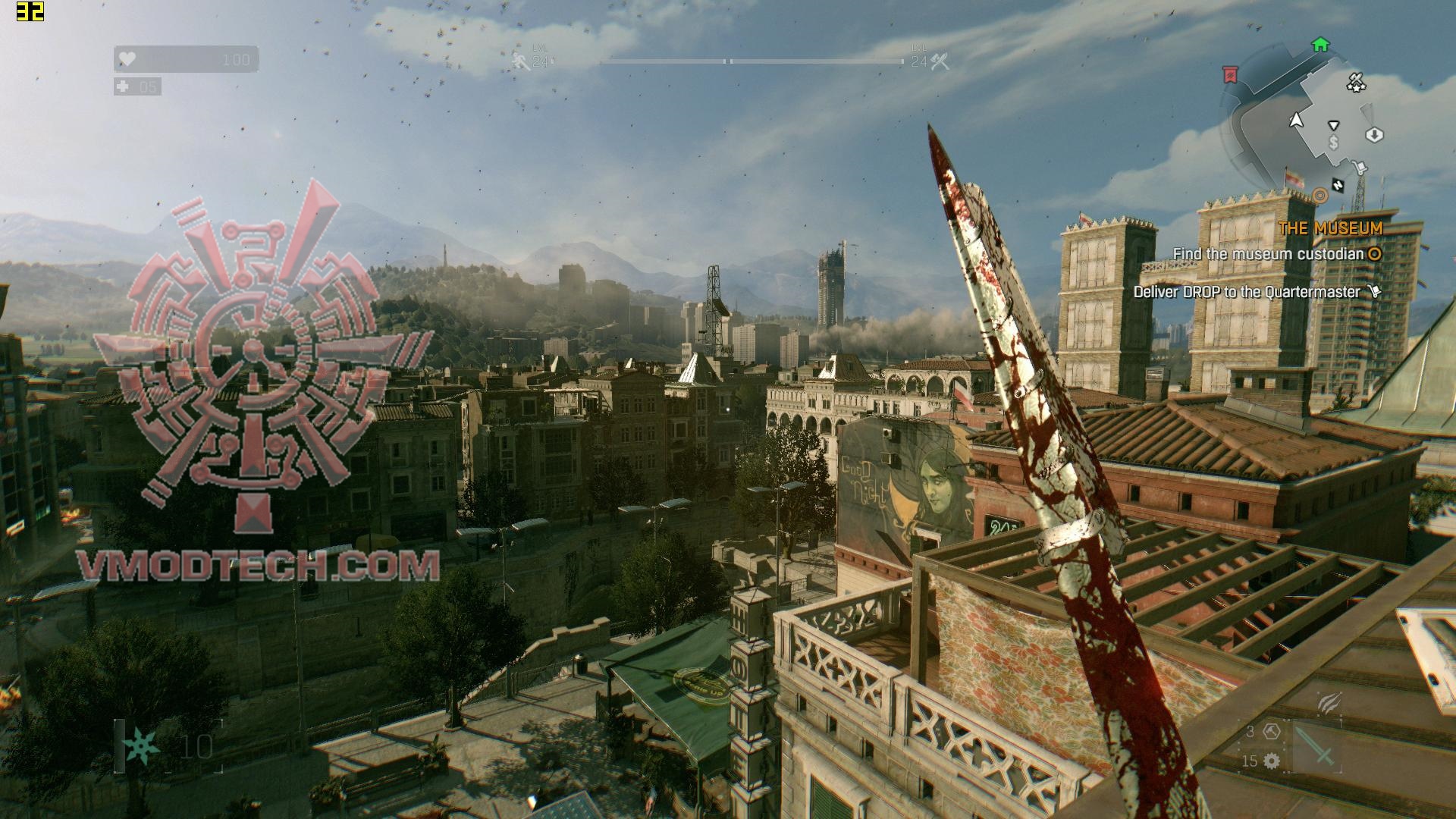
Task: Click the red flag marker on the minimap
Action: (1230, 74)
